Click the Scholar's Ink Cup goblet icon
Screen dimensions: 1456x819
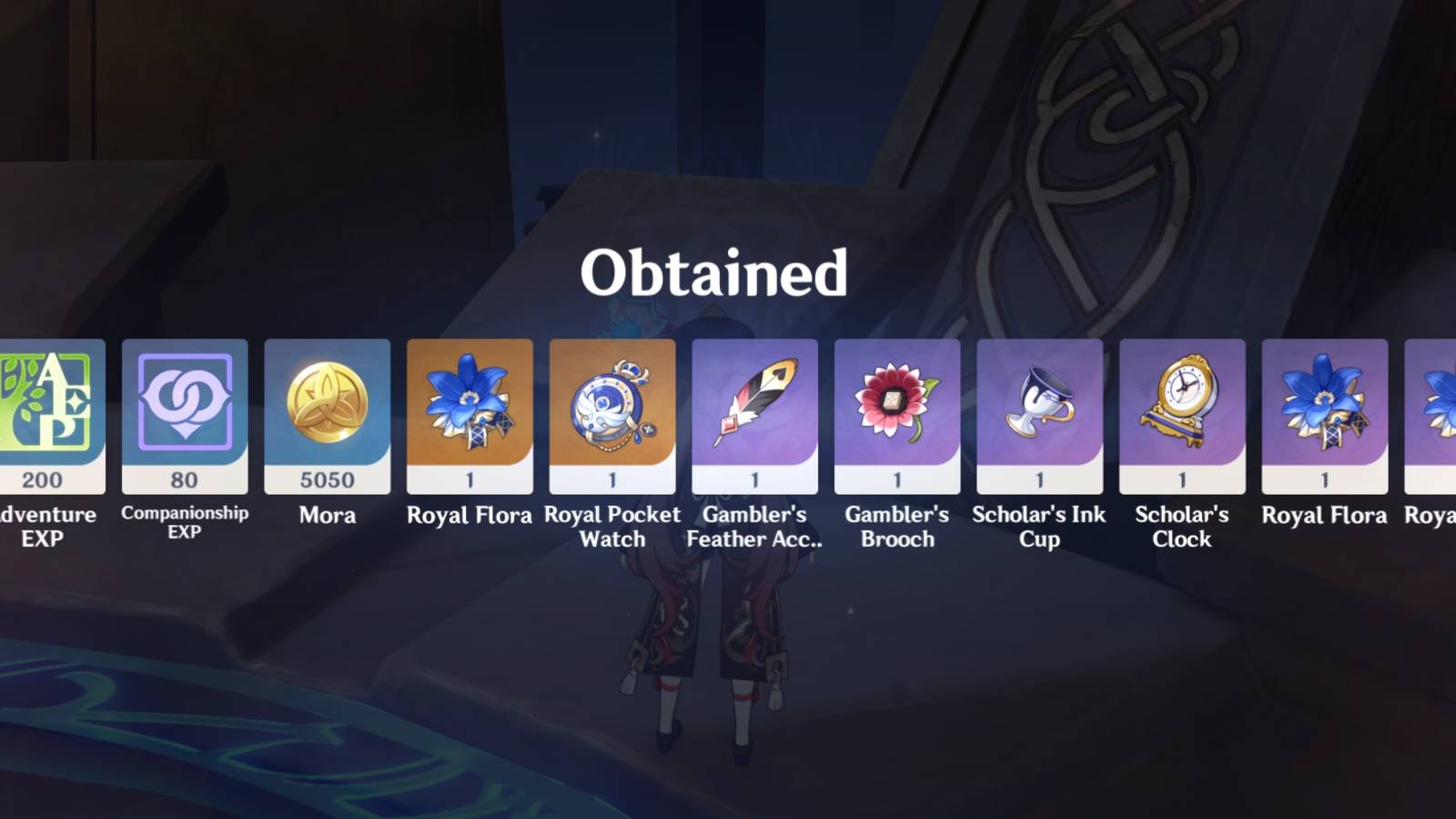pos(1039,405)
